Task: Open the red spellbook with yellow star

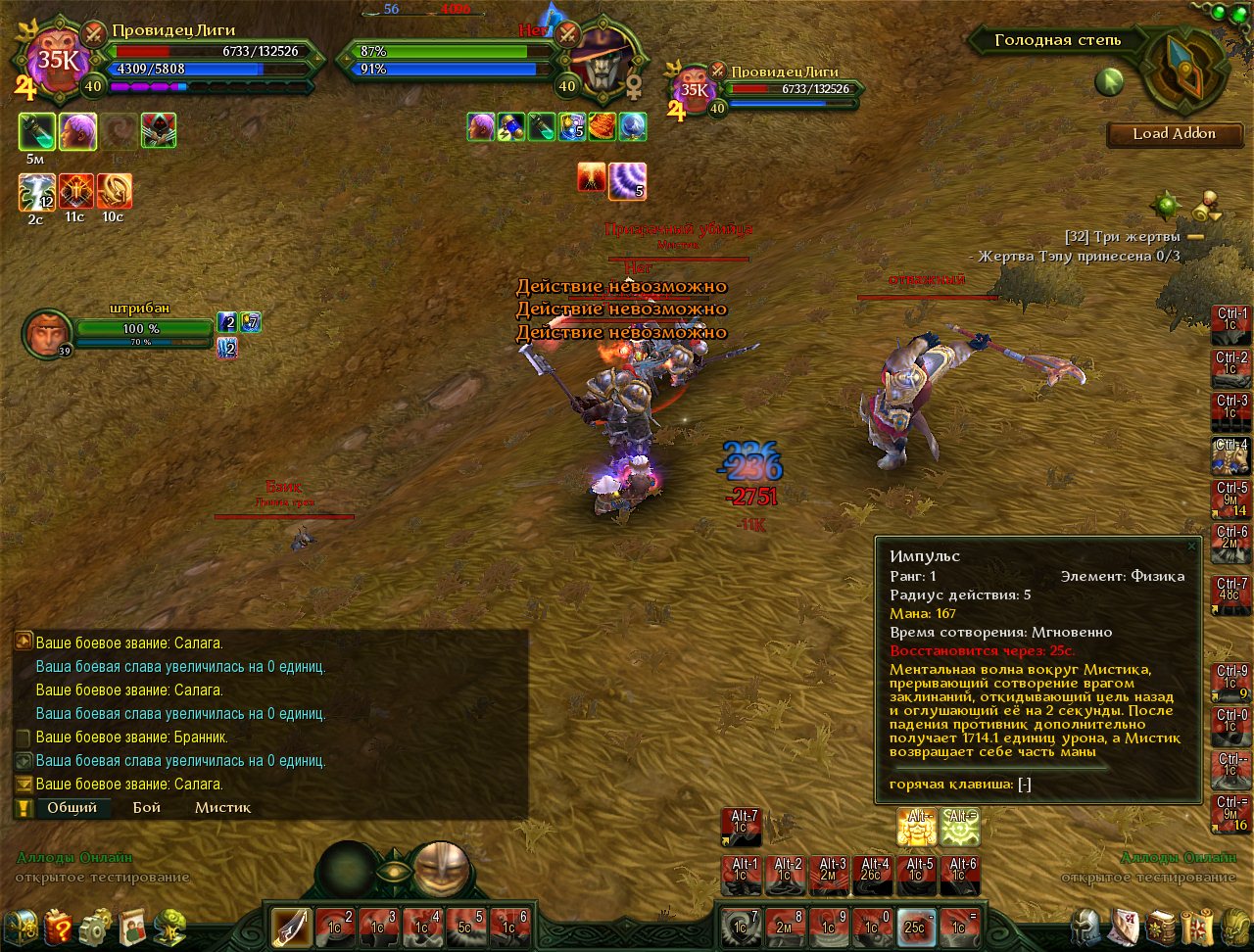Action: (x=1161, y=926)
